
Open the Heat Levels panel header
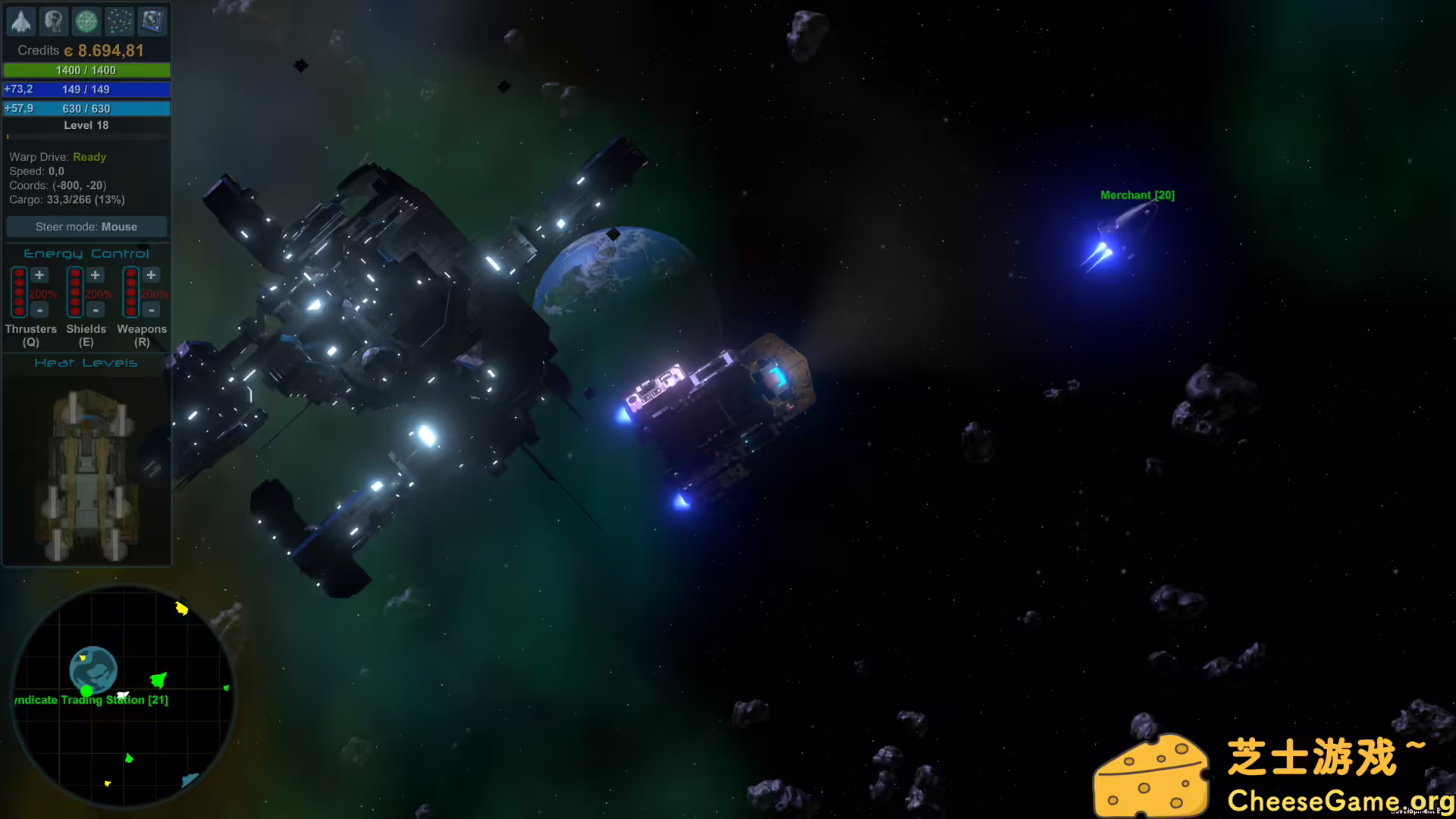(x=86, y=362)
